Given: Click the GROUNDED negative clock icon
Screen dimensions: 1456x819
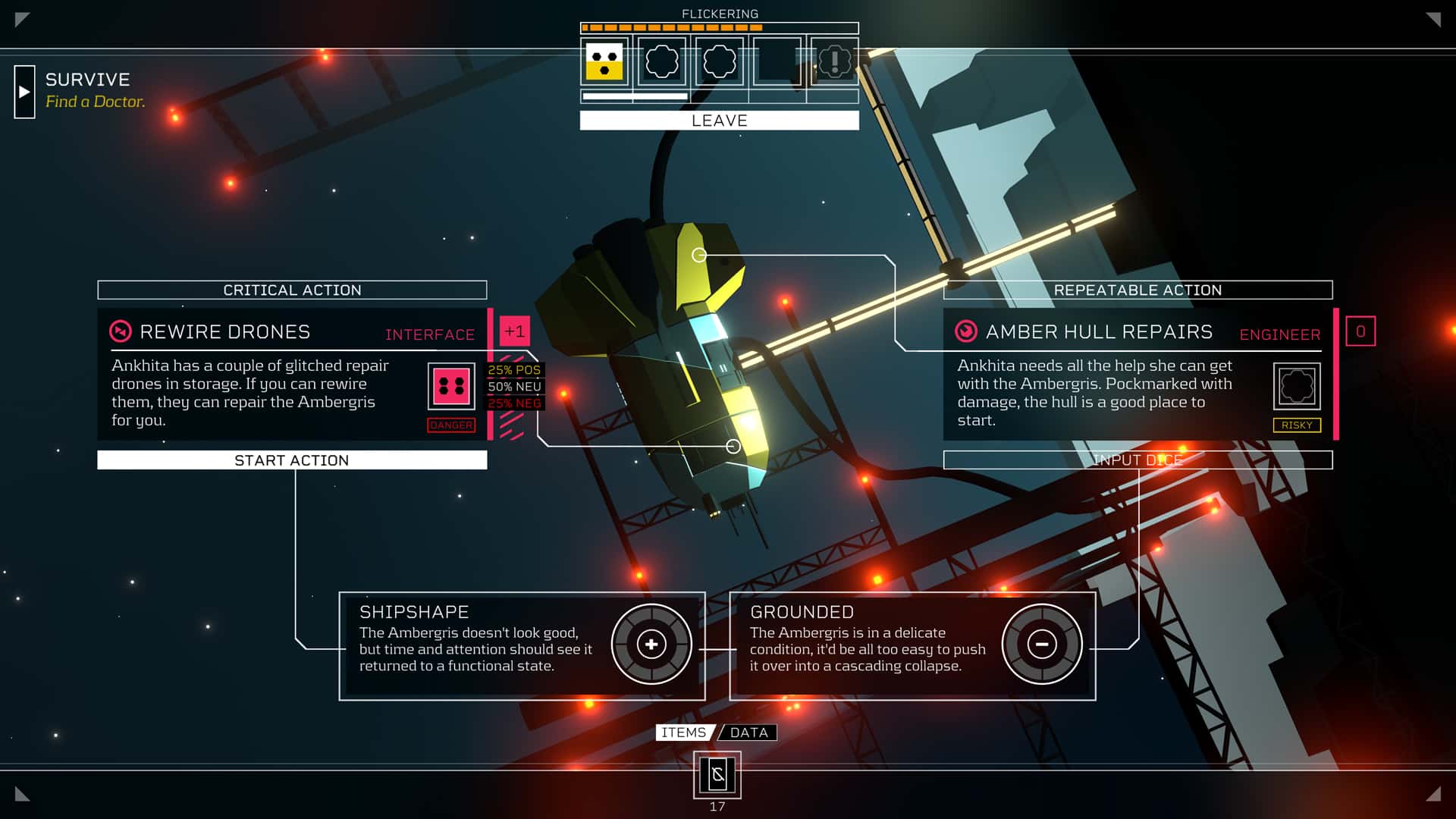Looking at the screenshot, I should click(1042, 643).
